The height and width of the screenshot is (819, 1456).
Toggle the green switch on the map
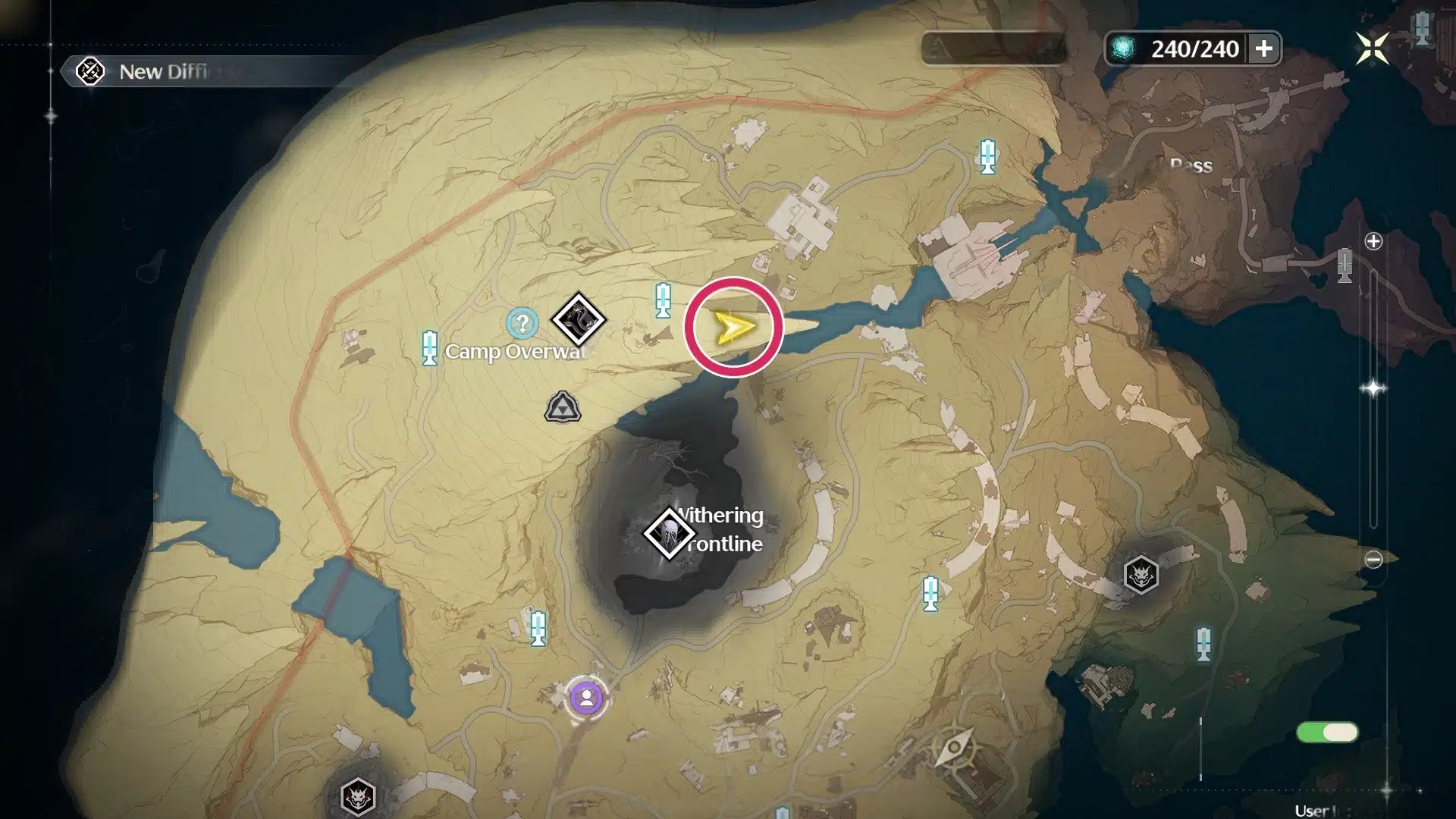click(1327, 732)
